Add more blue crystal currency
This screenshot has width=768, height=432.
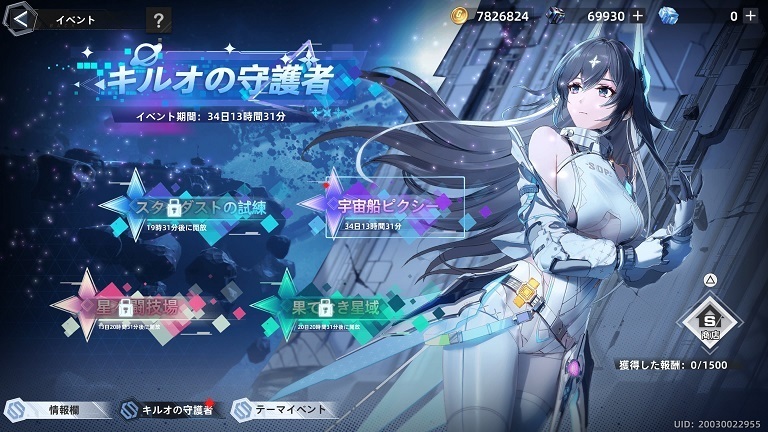(x=748, y=16)
